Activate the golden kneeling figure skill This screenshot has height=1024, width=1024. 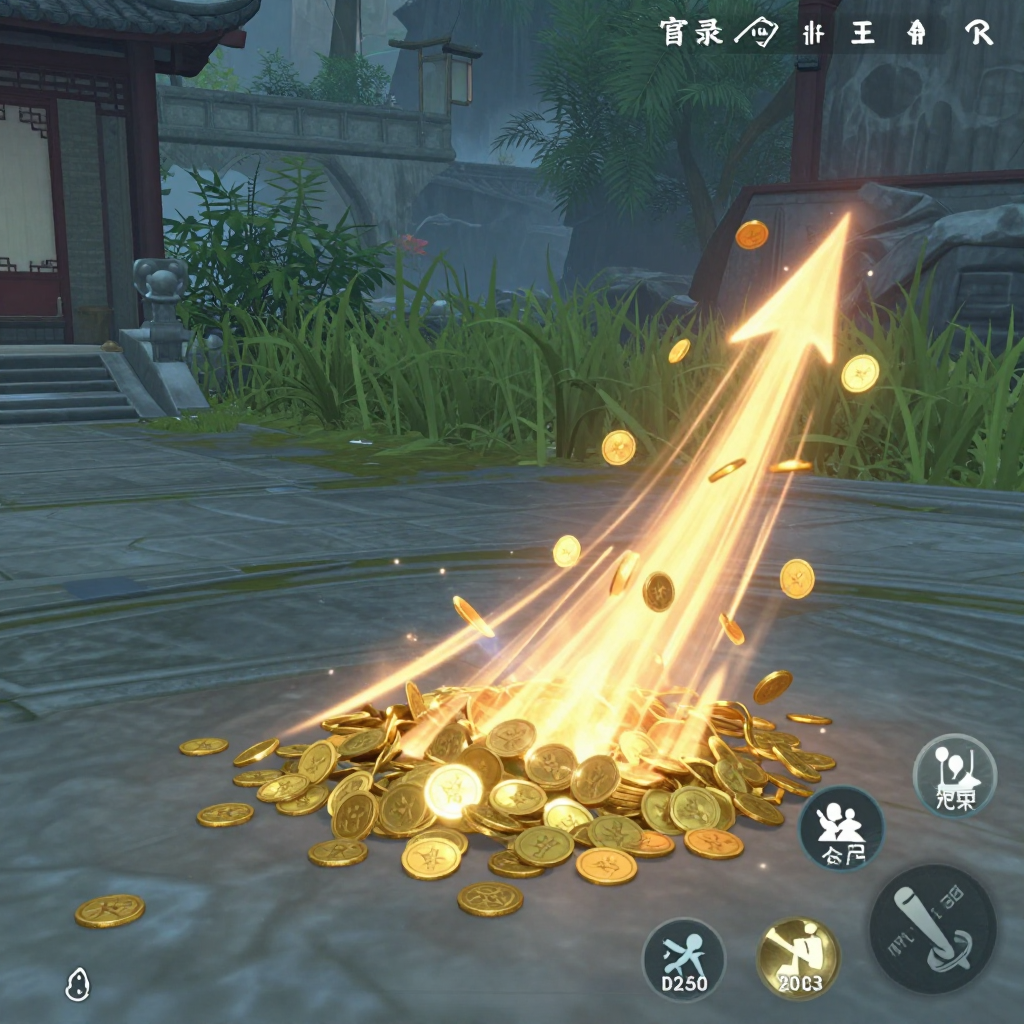(x=798, y=958)
